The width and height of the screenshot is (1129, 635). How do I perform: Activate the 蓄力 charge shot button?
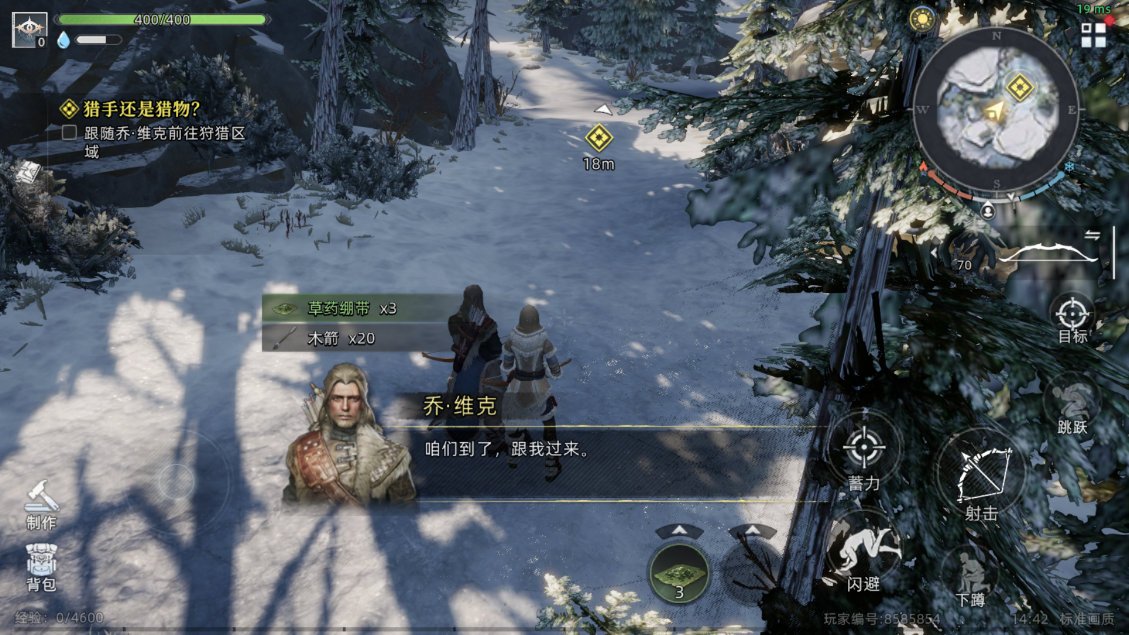[x=864, y=449]
